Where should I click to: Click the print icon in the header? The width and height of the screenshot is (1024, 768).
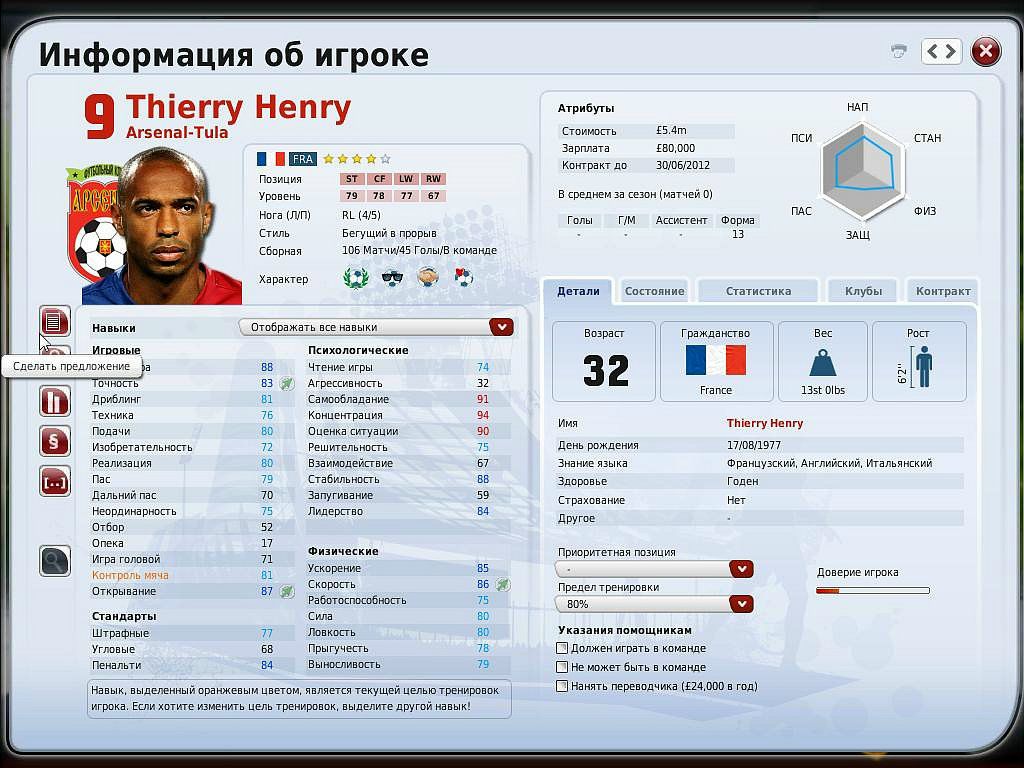point(899,51)
